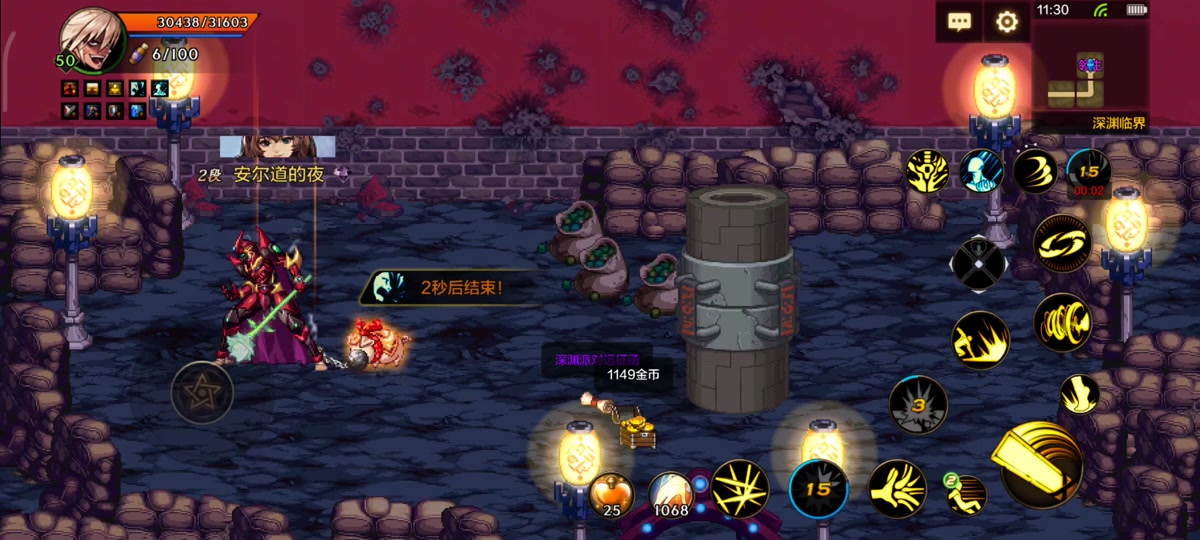Activate the yellow tree-emblem buff skill
This screenshot has width=1200, height=540.
[x=928, y=171]
